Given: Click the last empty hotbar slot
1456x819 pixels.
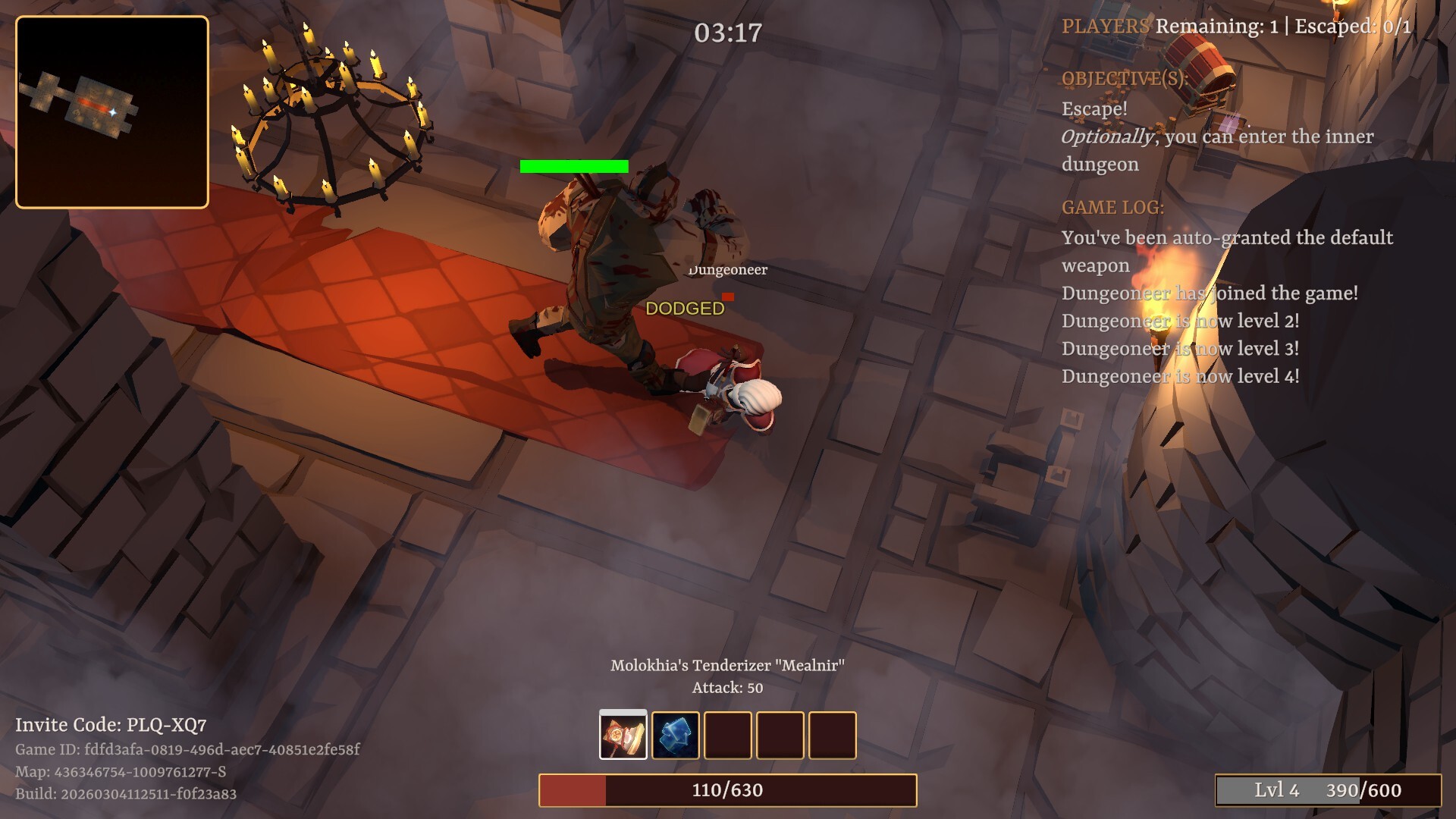Looking at the screenshot, I should point(833,735).
